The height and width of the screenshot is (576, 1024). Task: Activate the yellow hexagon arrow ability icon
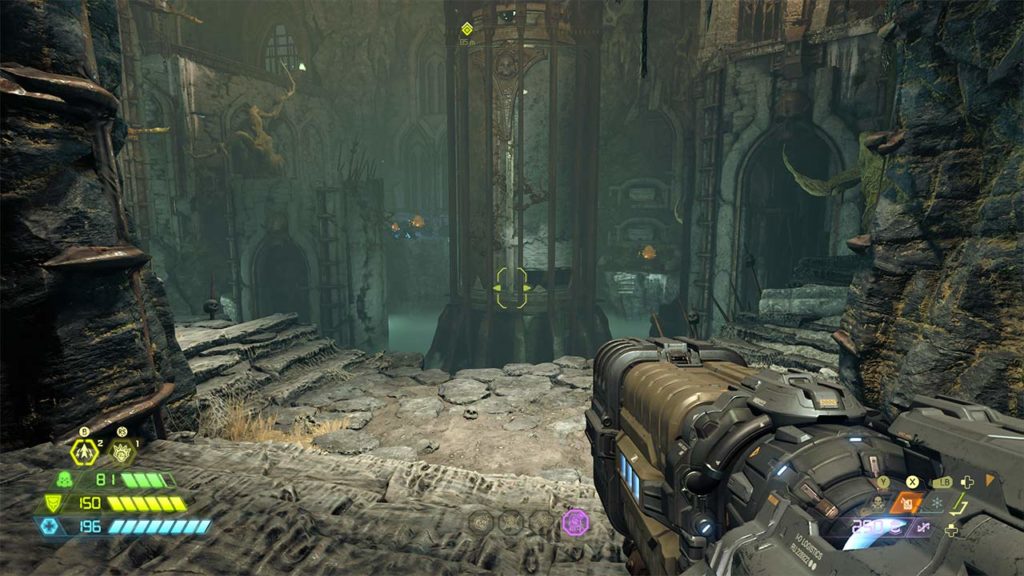coord(84,451)
